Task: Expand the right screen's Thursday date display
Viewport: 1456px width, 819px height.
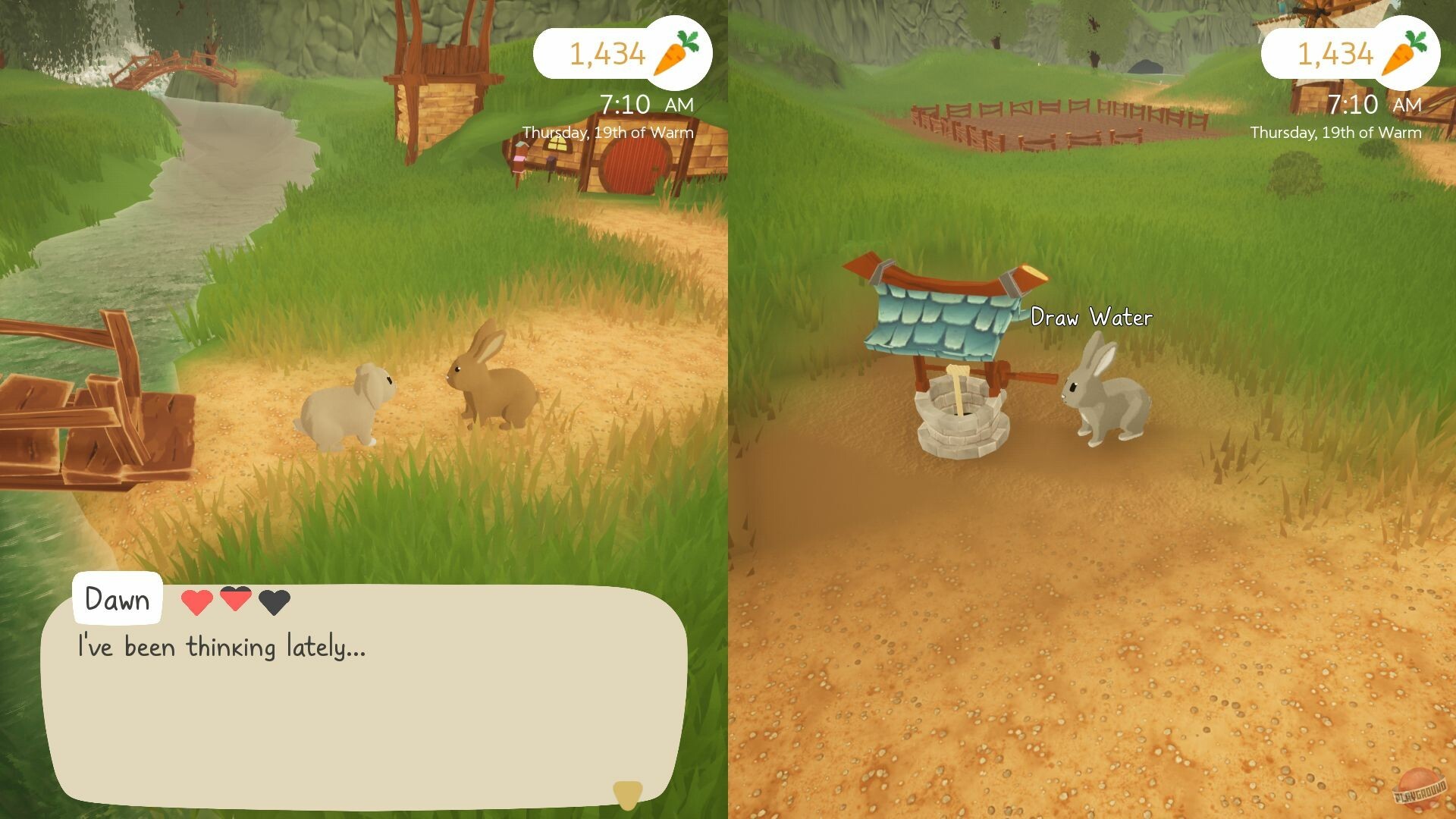Action: [x=1335, y=132]
